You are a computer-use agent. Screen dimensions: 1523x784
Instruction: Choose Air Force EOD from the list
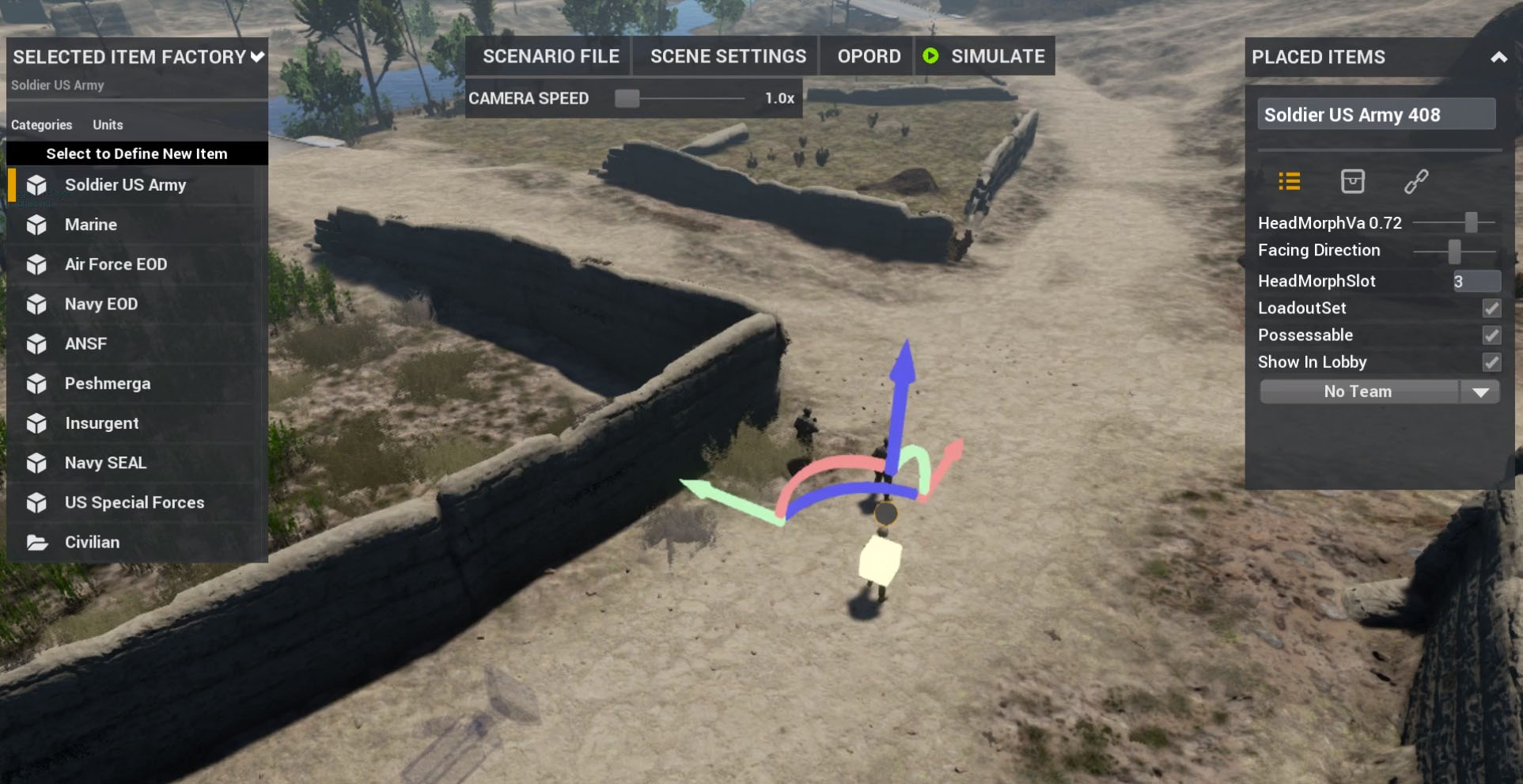click(116, 264)
